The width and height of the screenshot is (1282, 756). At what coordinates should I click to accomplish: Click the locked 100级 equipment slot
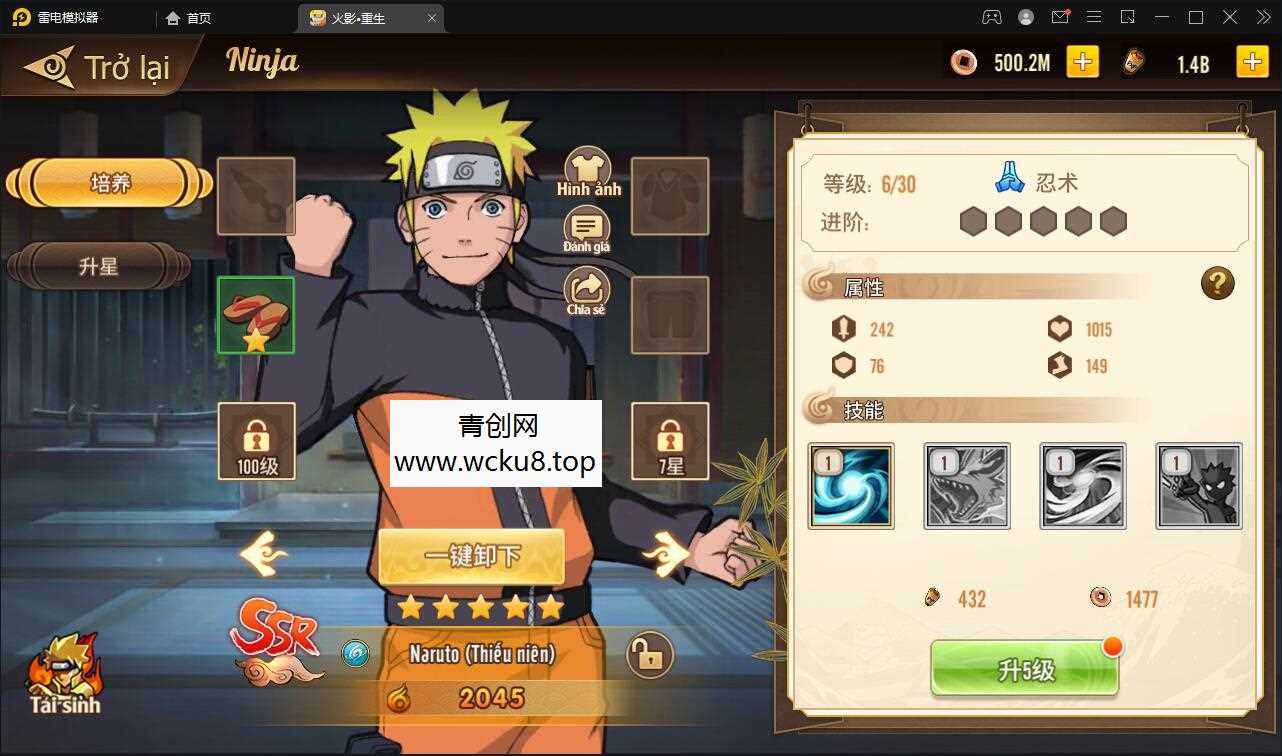255,442
